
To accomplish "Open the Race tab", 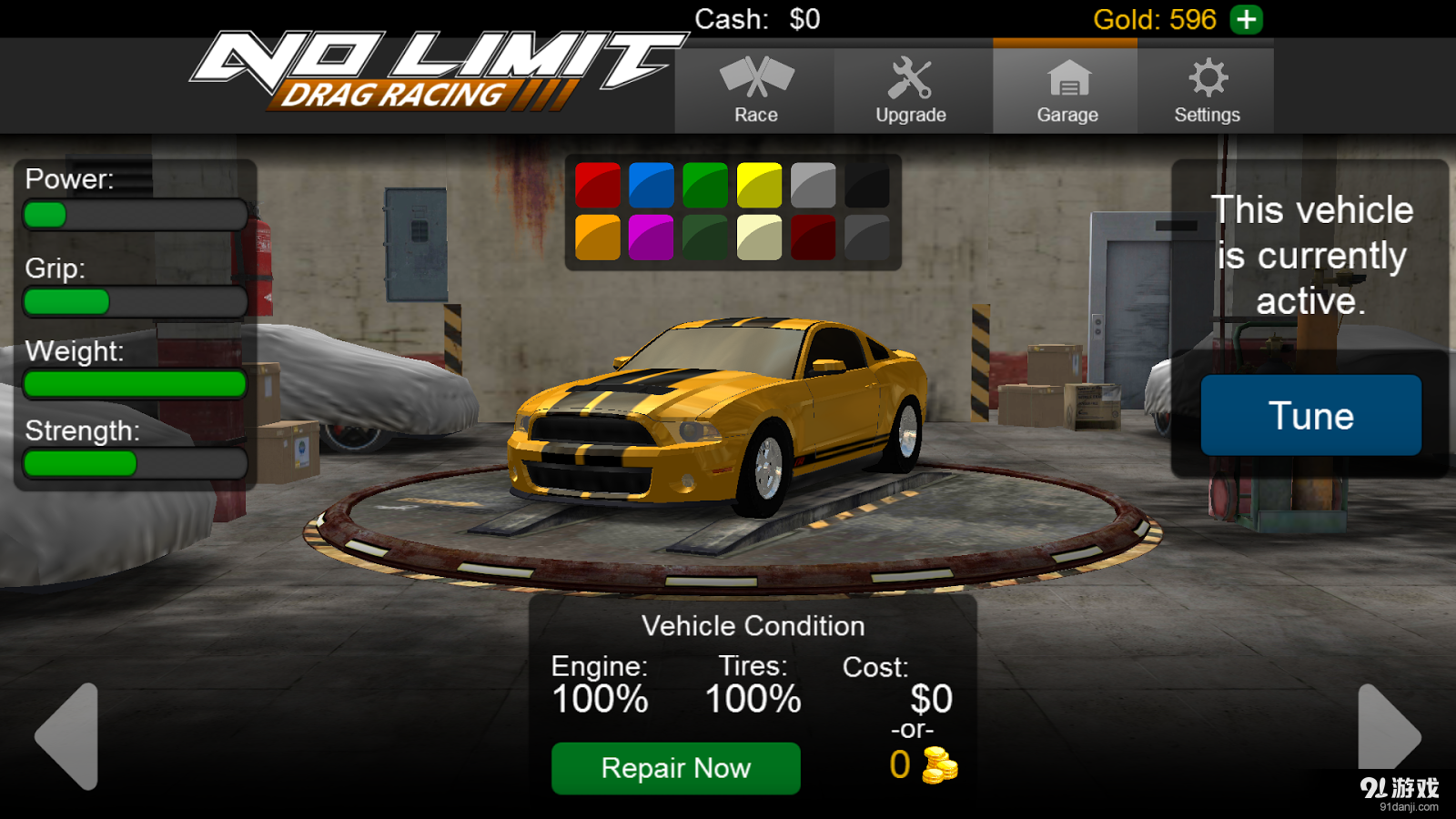I will click(x=755, y=91).
